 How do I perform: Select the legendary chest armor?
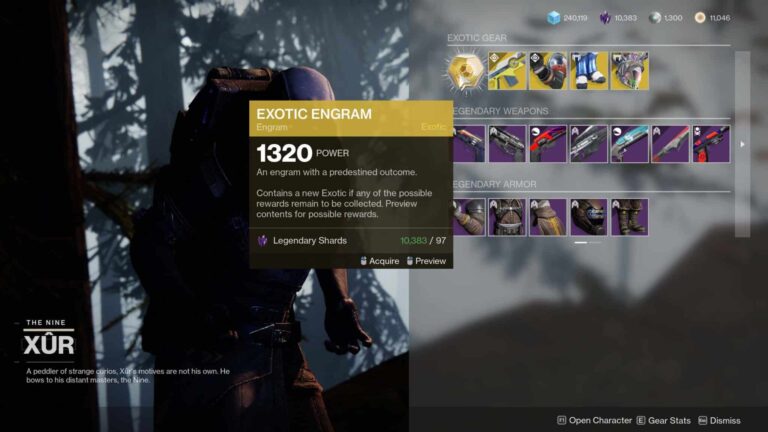click(x=507, y=217)
